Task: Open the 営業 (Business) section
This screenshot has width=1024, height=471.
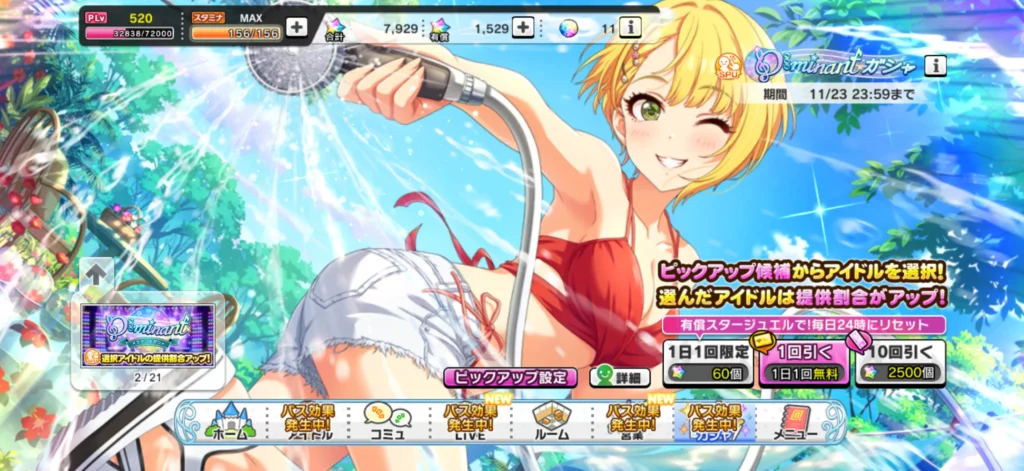Action: (x=630, y=421)
